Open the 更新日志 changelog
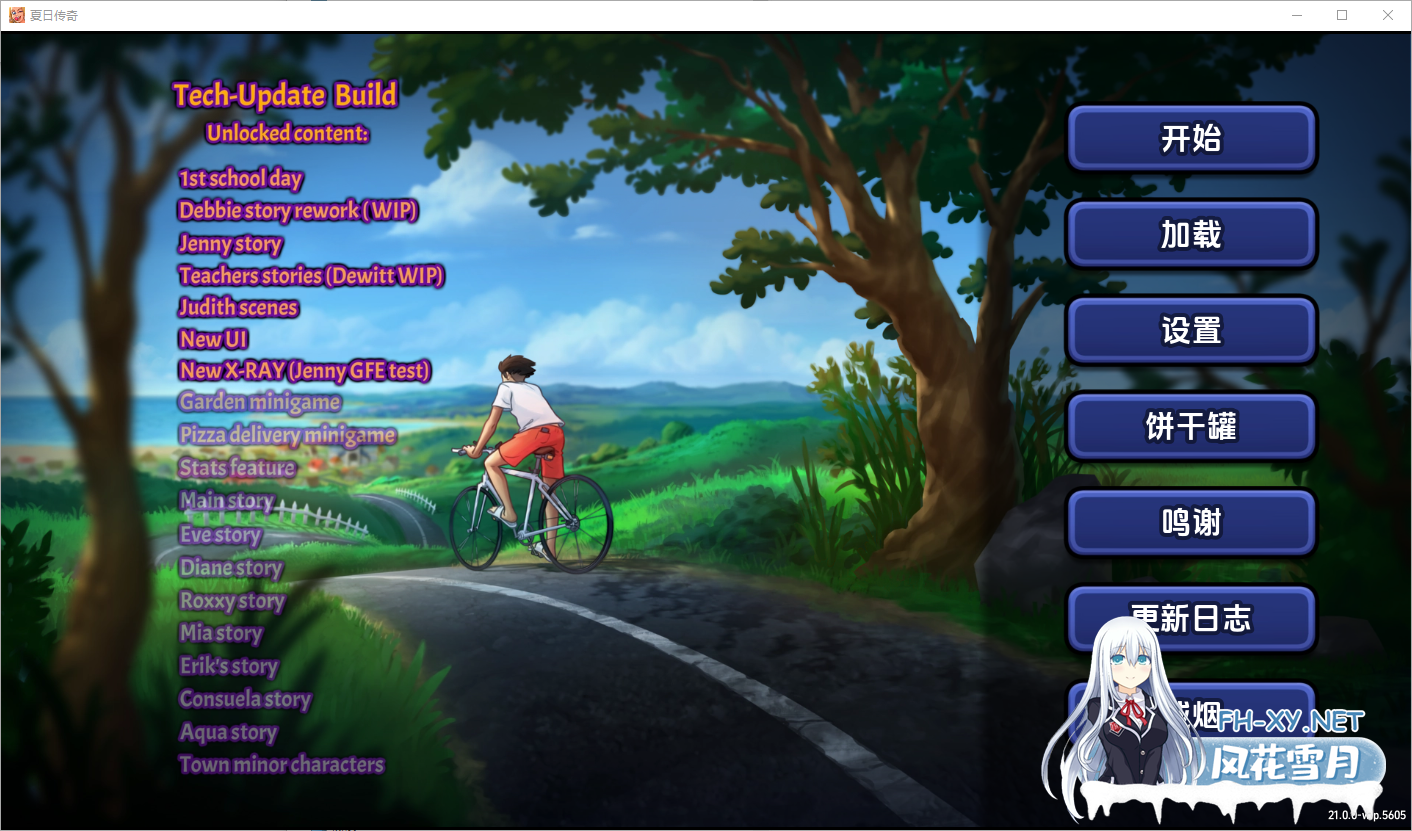 coord(1190,618)
